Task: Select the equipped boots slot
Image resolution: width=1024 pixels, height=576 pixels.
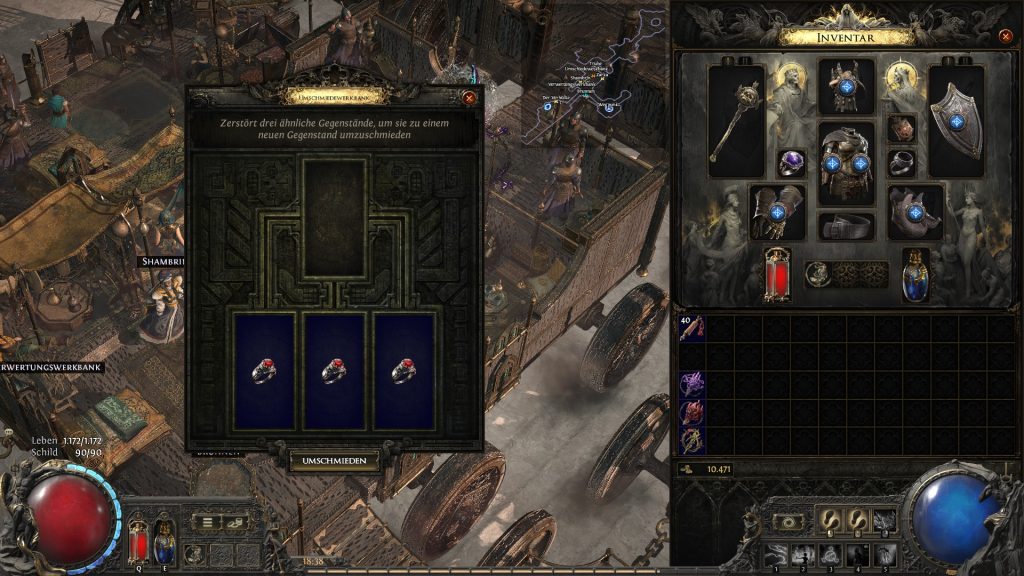Action: pos(915,211)
